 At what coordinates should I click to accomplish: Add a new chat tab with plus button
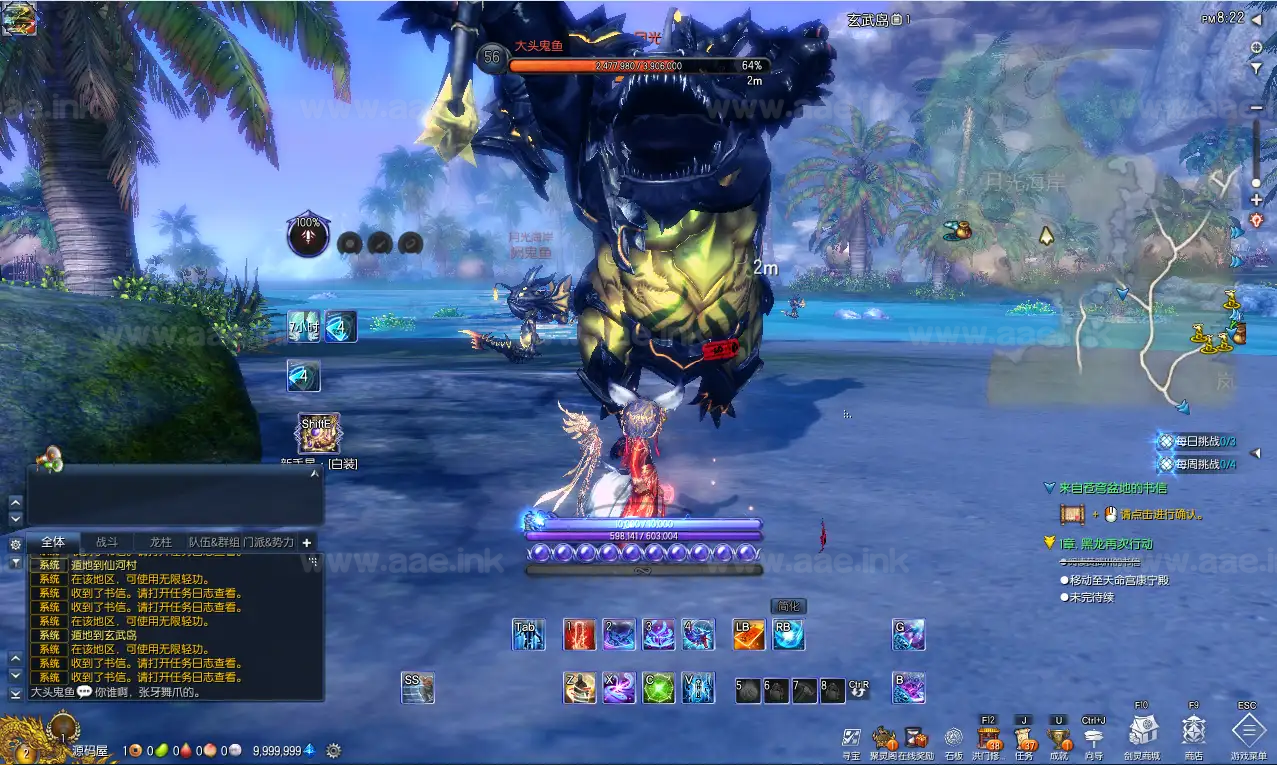[x=307, y=542]
